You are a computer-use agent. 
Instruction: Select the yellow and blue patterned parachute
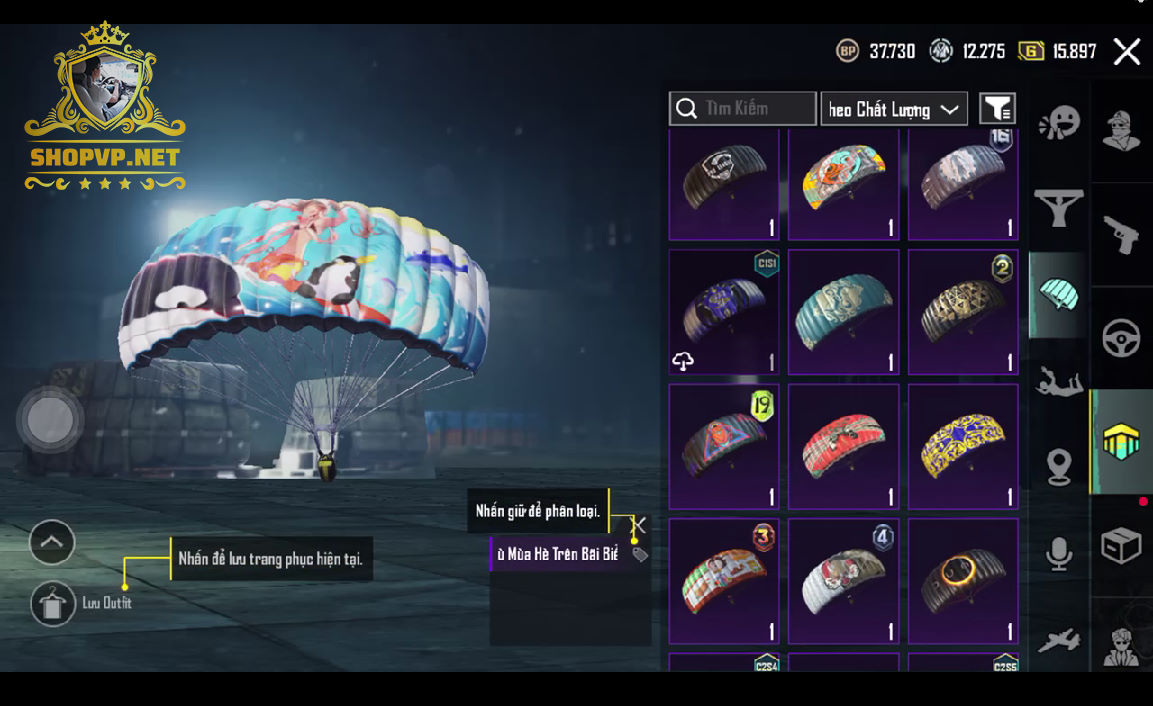click(963, 447)
